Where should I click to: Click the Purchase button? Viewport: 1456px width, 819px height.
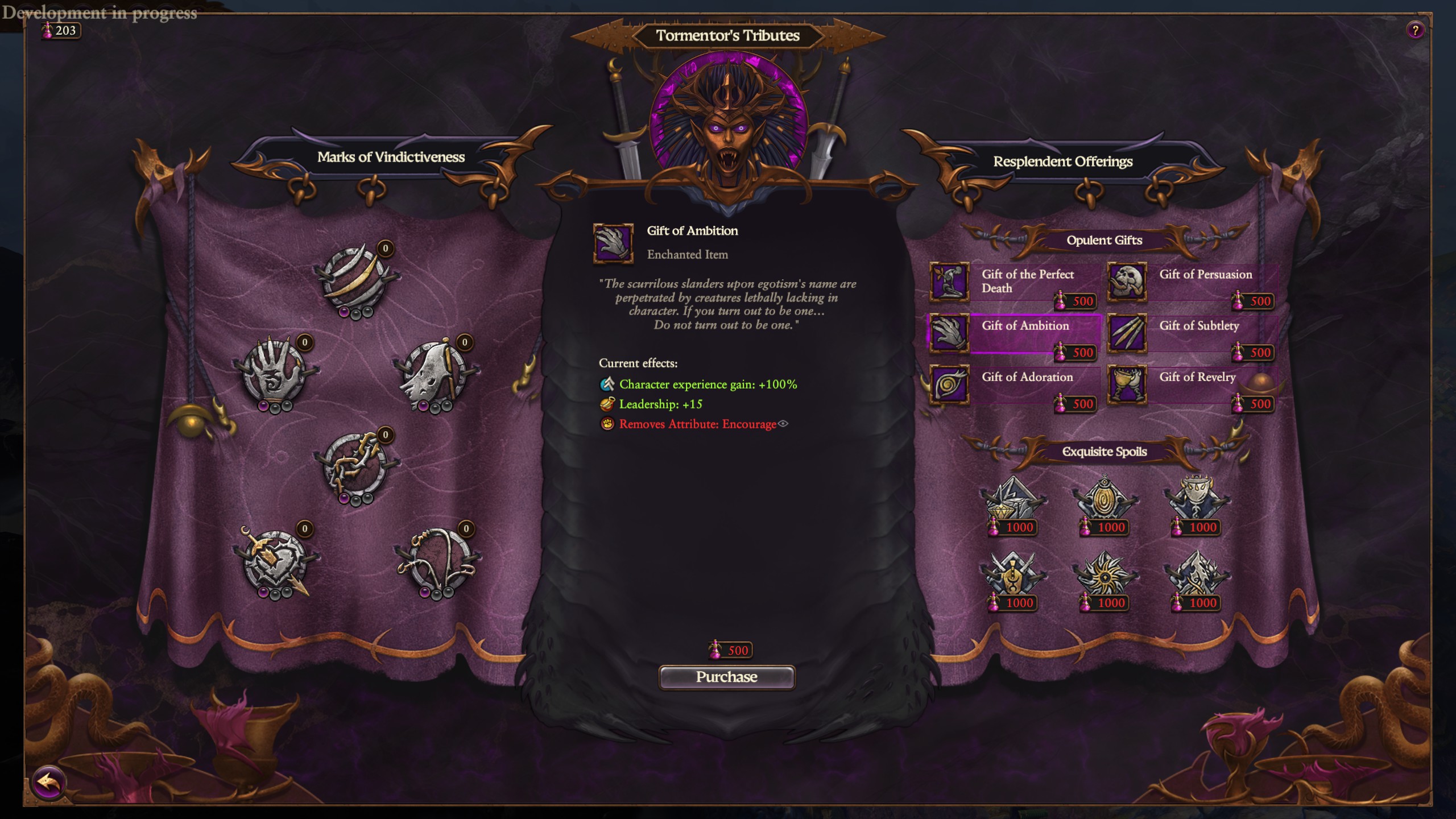click(727, 677)
